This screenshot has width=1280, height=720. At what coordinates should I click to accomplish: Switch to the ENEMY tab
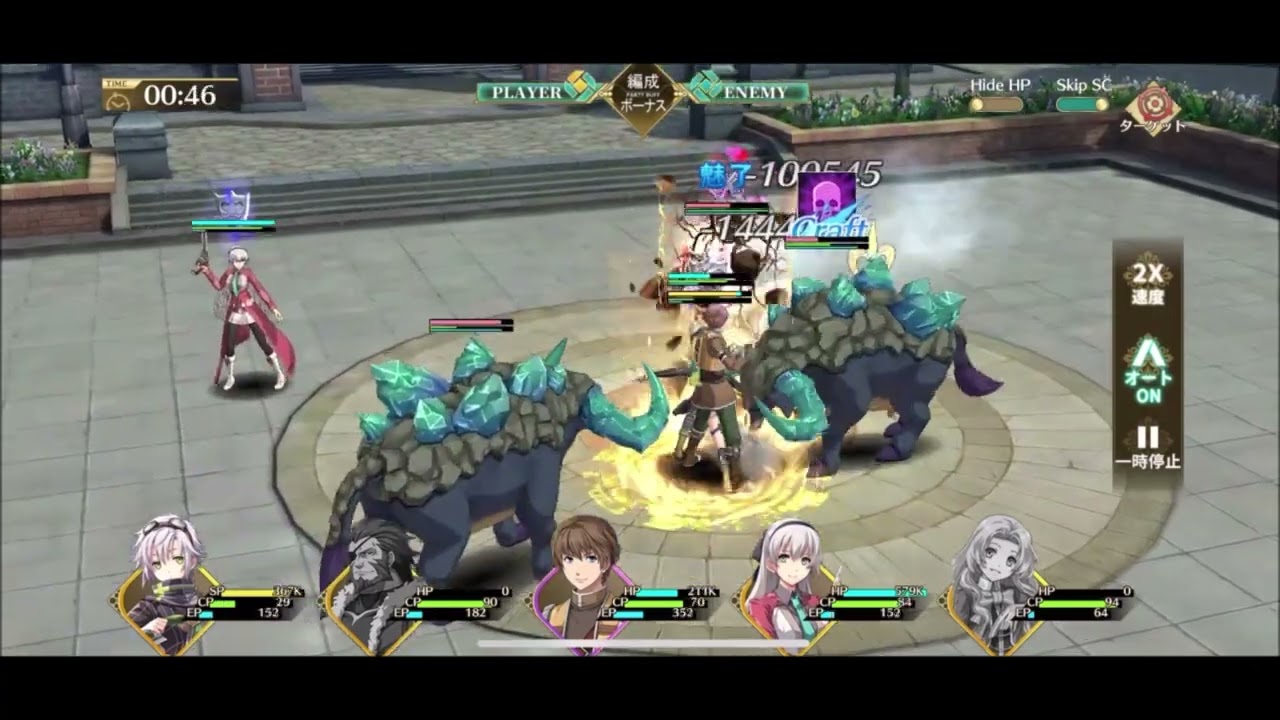(x=756, y=90)
